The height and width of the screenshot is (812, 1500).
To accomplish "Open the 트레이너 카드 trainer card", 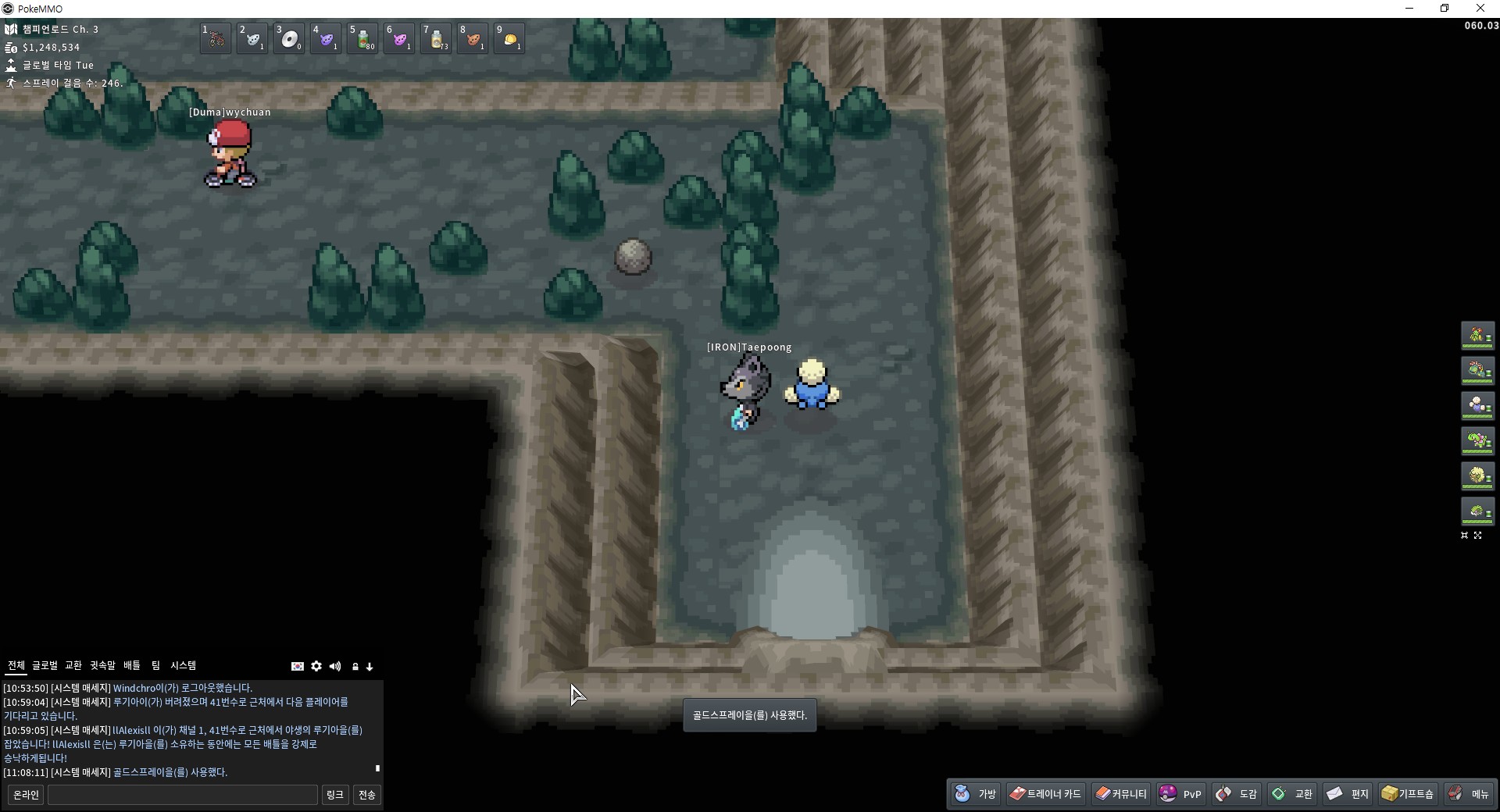I will click(1045, 794).
